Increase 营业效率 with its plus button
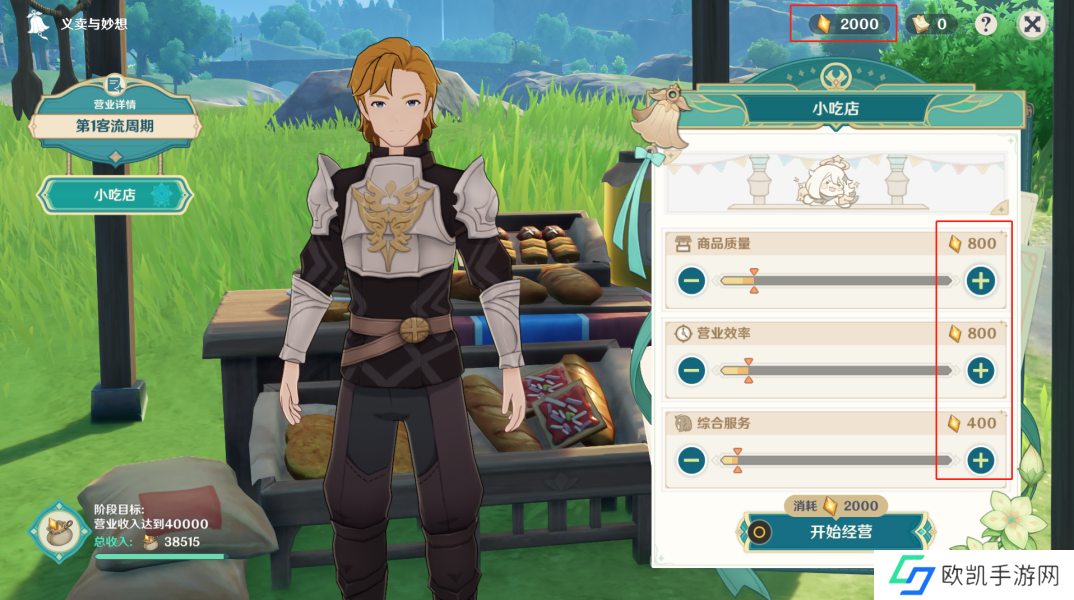Screen dimensions: 1074x600 (x=981, y=371)
